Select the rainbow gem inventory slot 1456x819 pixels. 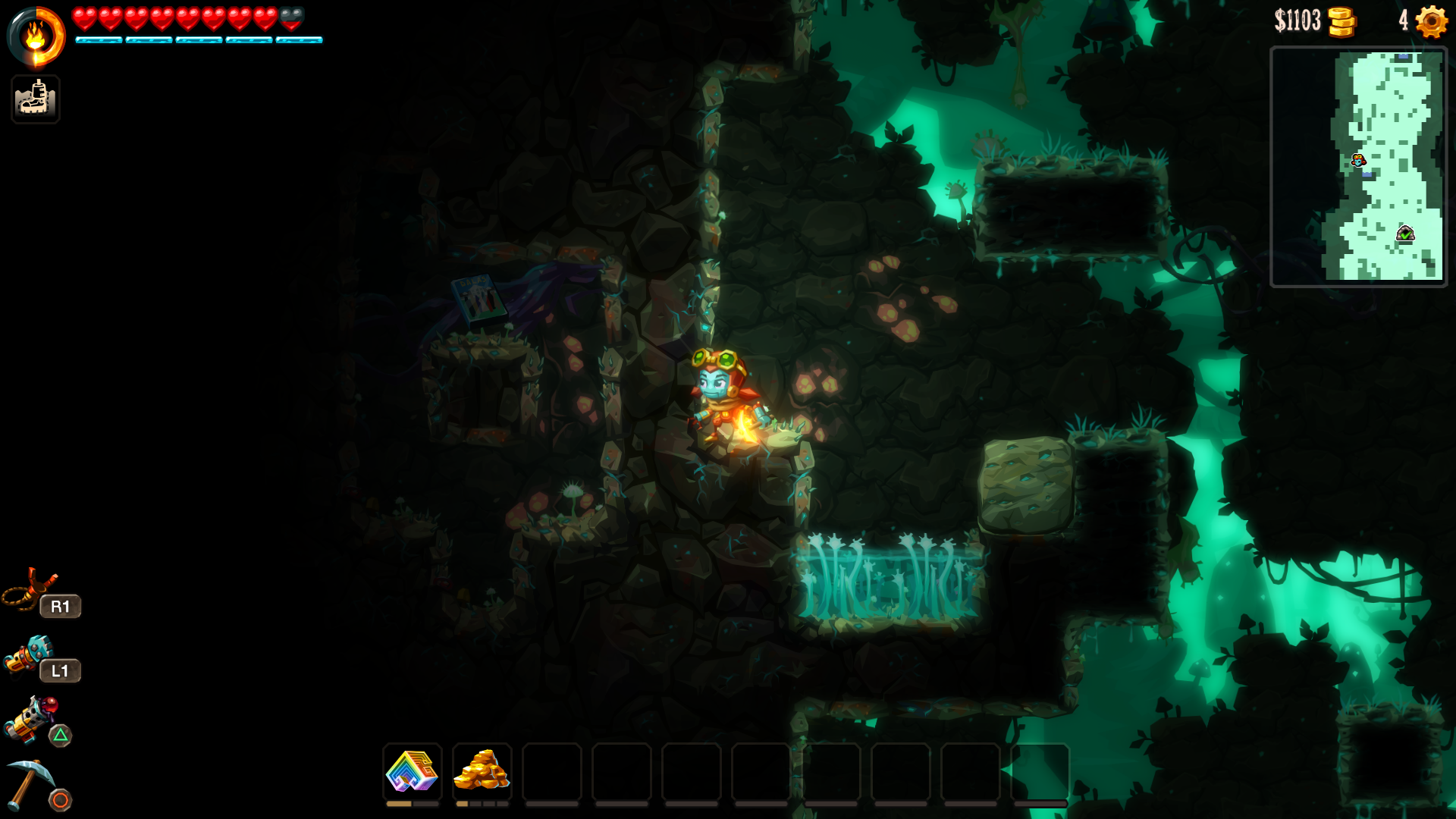click(412, 771)
